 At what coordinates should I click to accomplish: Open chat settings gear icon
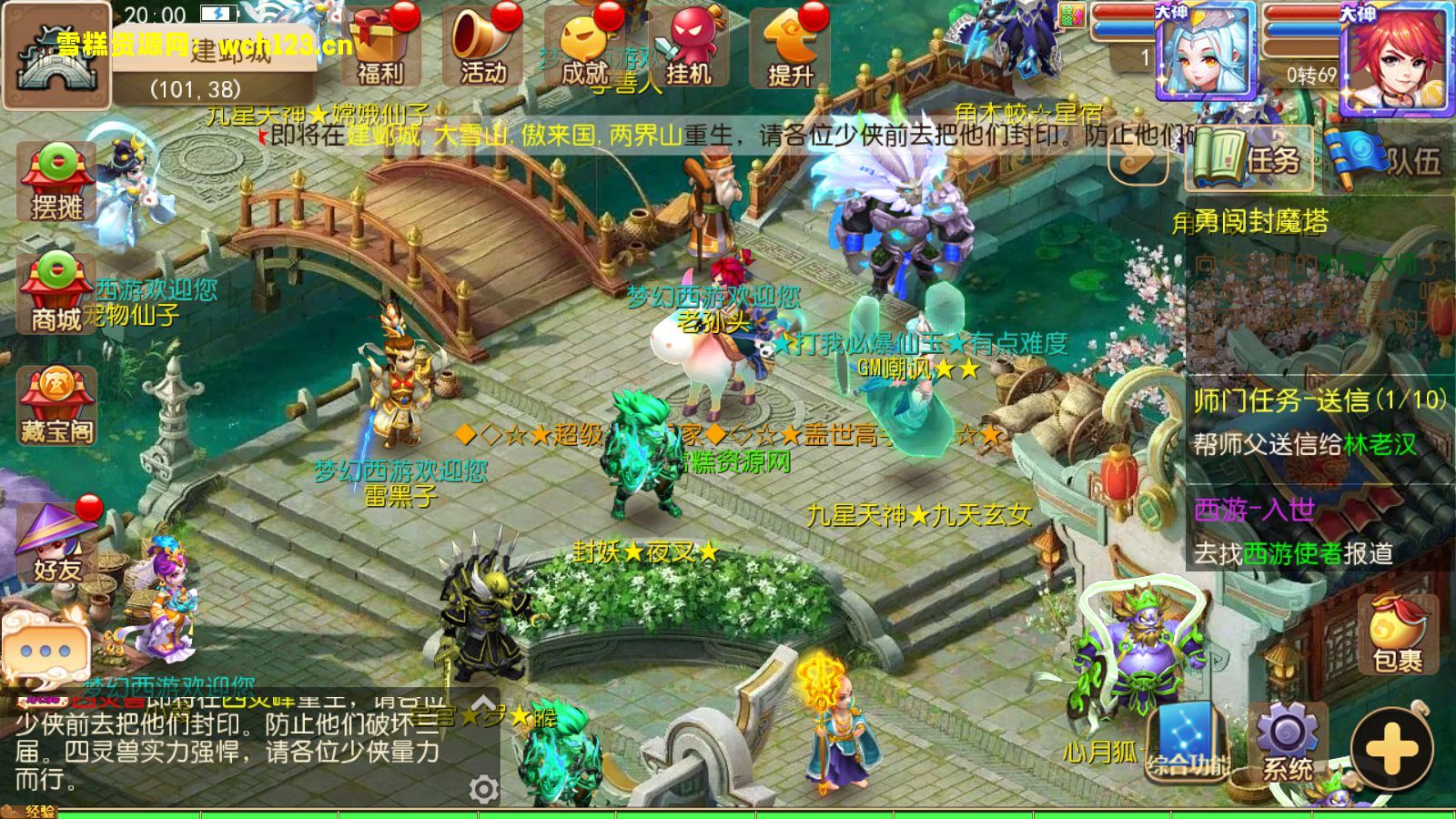coord(483,788)
